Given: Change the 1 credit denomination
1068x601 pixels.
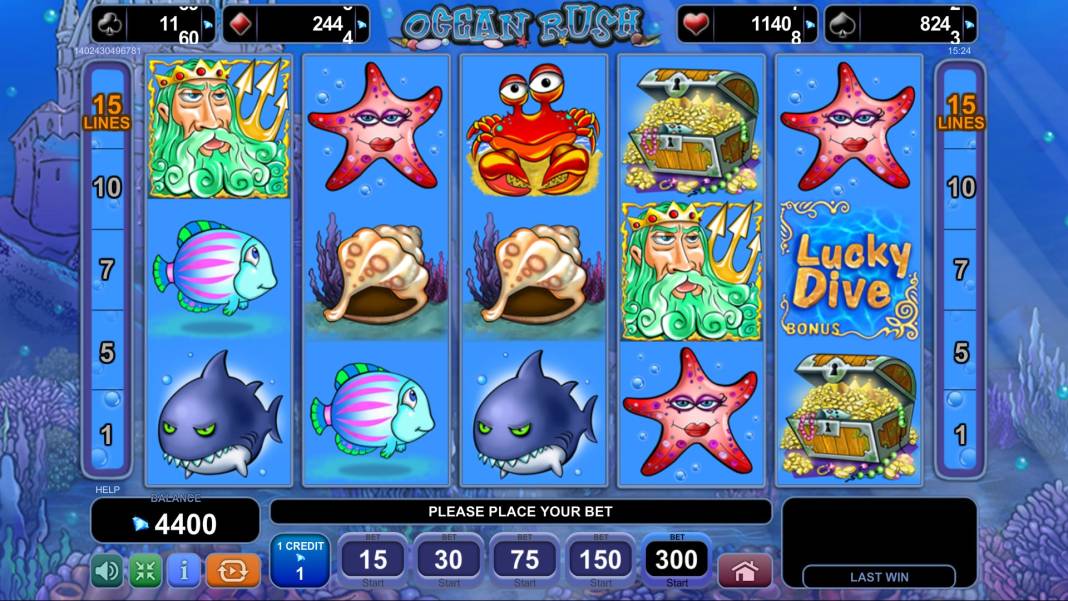Looking at the screenshot, I should 299,561.
